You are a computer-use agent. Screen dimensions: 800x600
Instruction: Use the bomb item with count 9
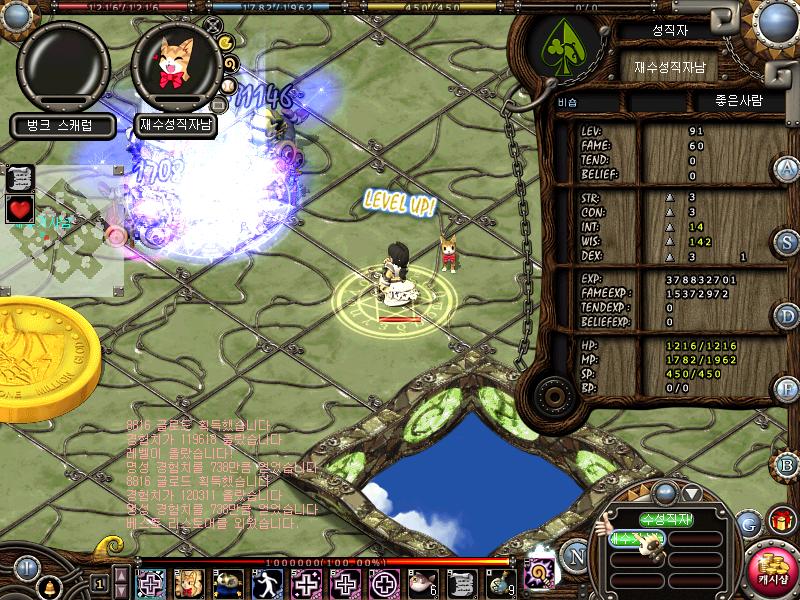(x=501, y=583)
